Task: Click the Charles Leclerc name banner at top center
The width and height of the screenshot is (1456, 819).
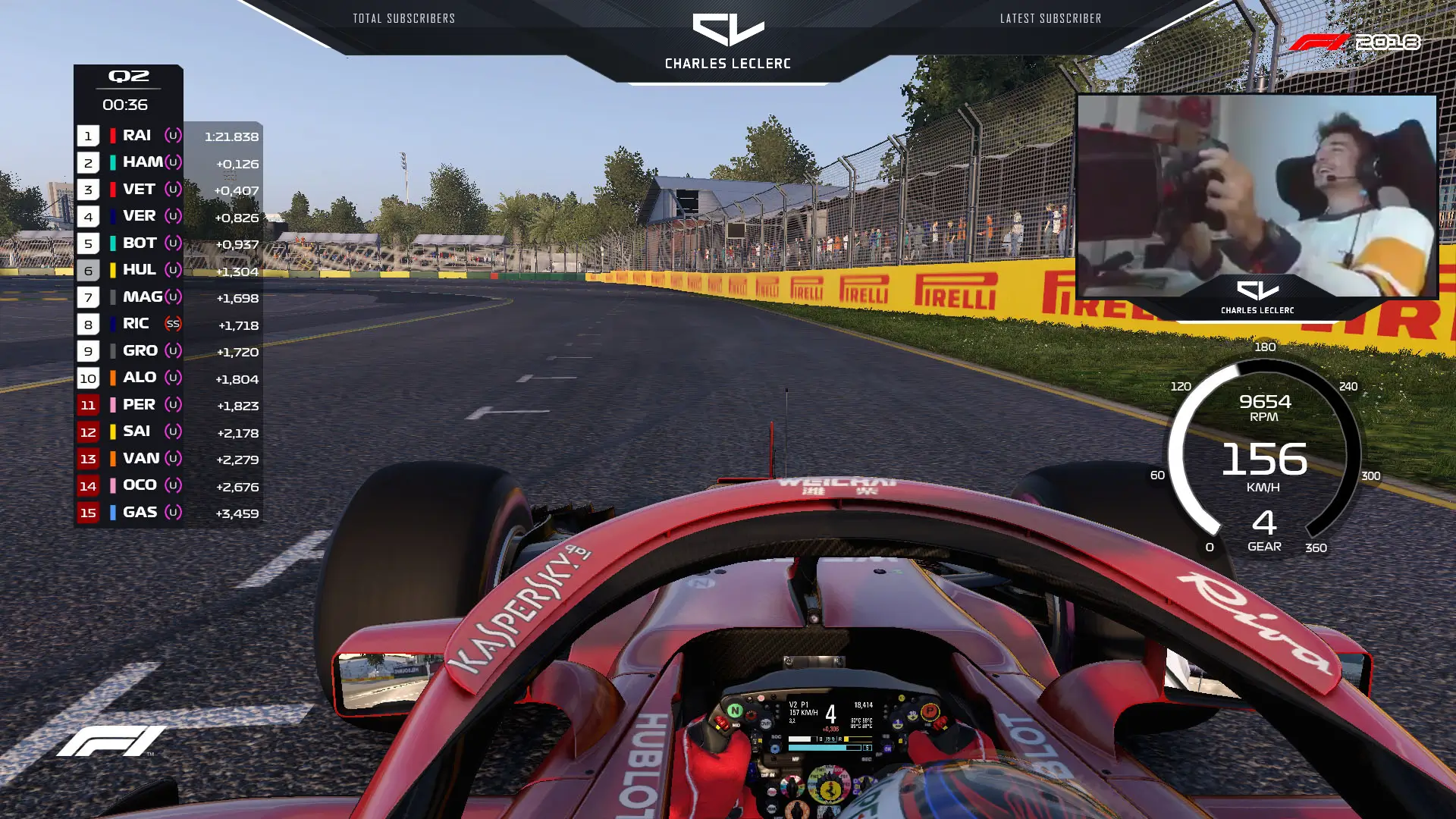Action: [728, 64]
